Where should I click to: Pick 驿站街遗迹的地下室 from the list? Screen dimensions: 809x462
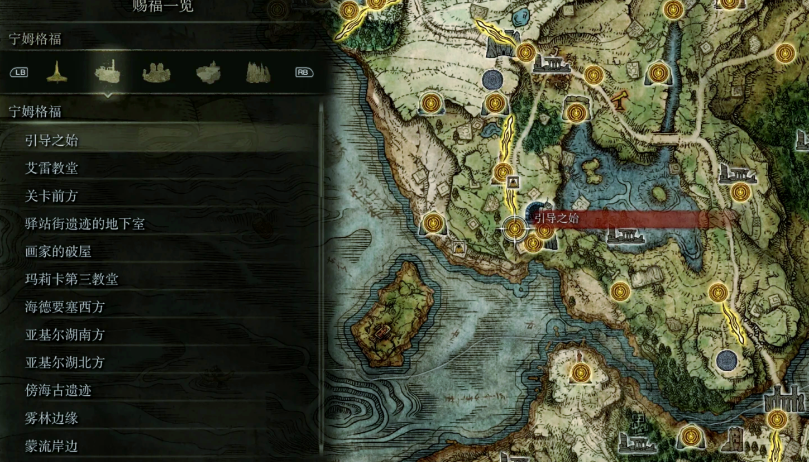[x=85, y=224]
